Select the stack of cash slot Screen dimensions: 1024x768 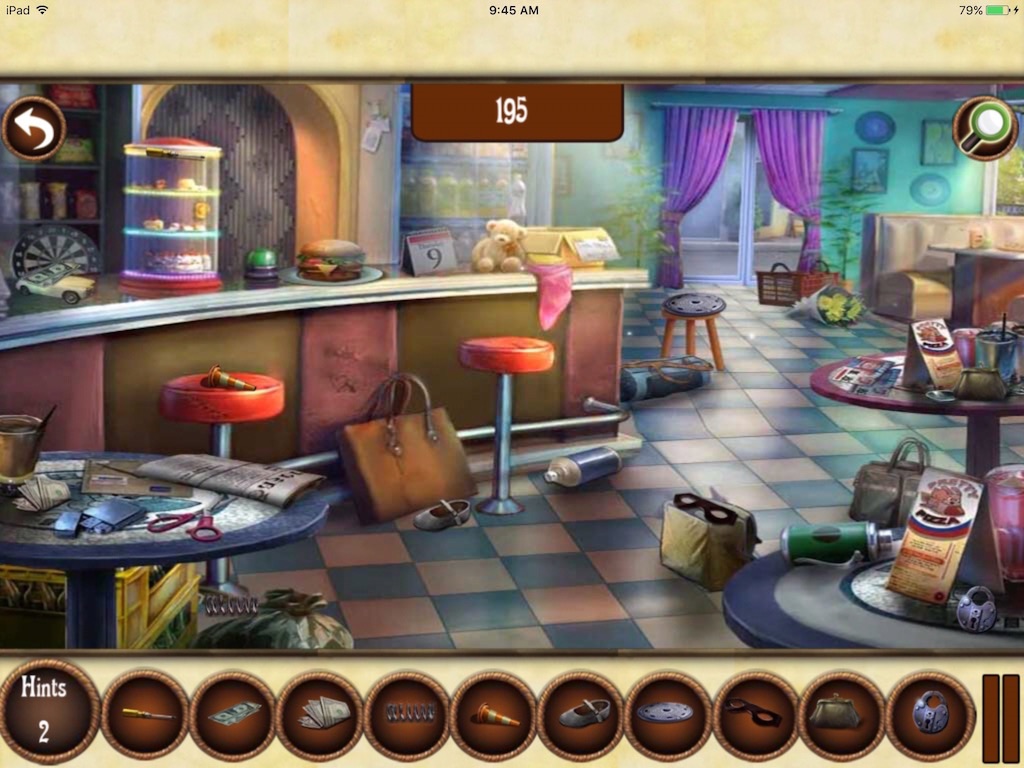tap(320, 714)
